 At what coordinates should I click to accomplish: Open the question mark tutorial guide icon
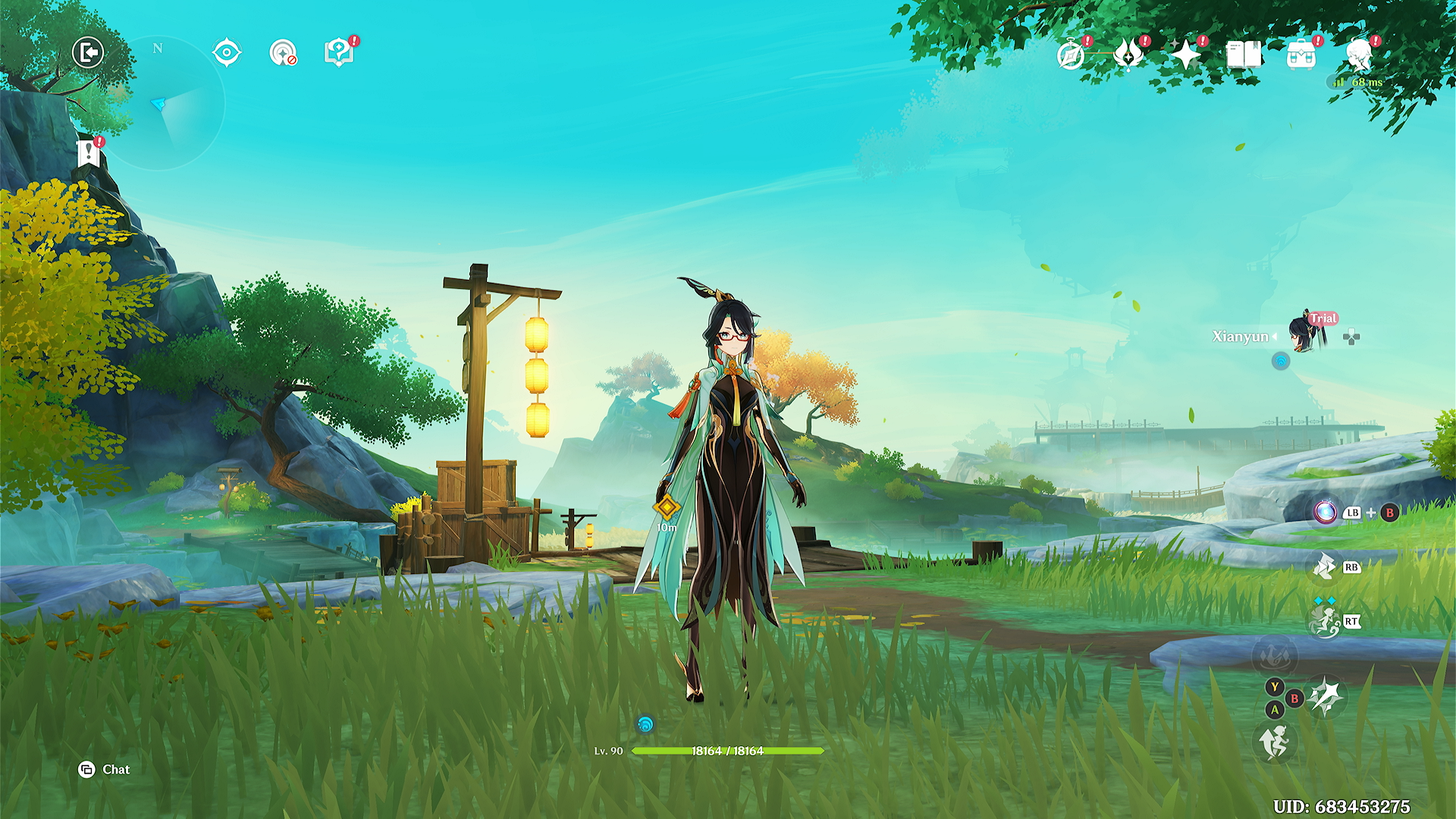[339, 52]
